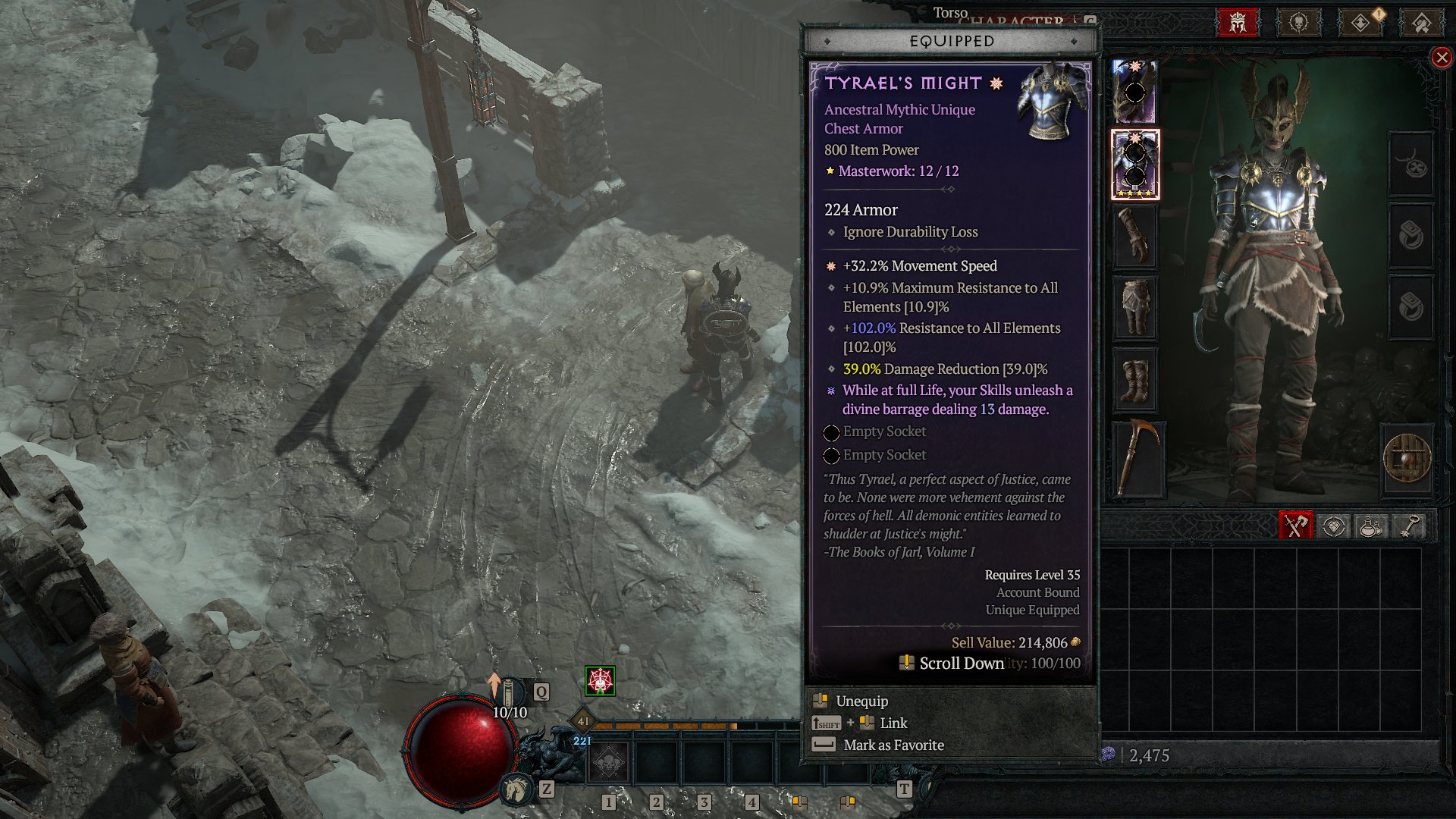
Task: Select the equipped winged helm slot
Action: tap(1134, 92)
